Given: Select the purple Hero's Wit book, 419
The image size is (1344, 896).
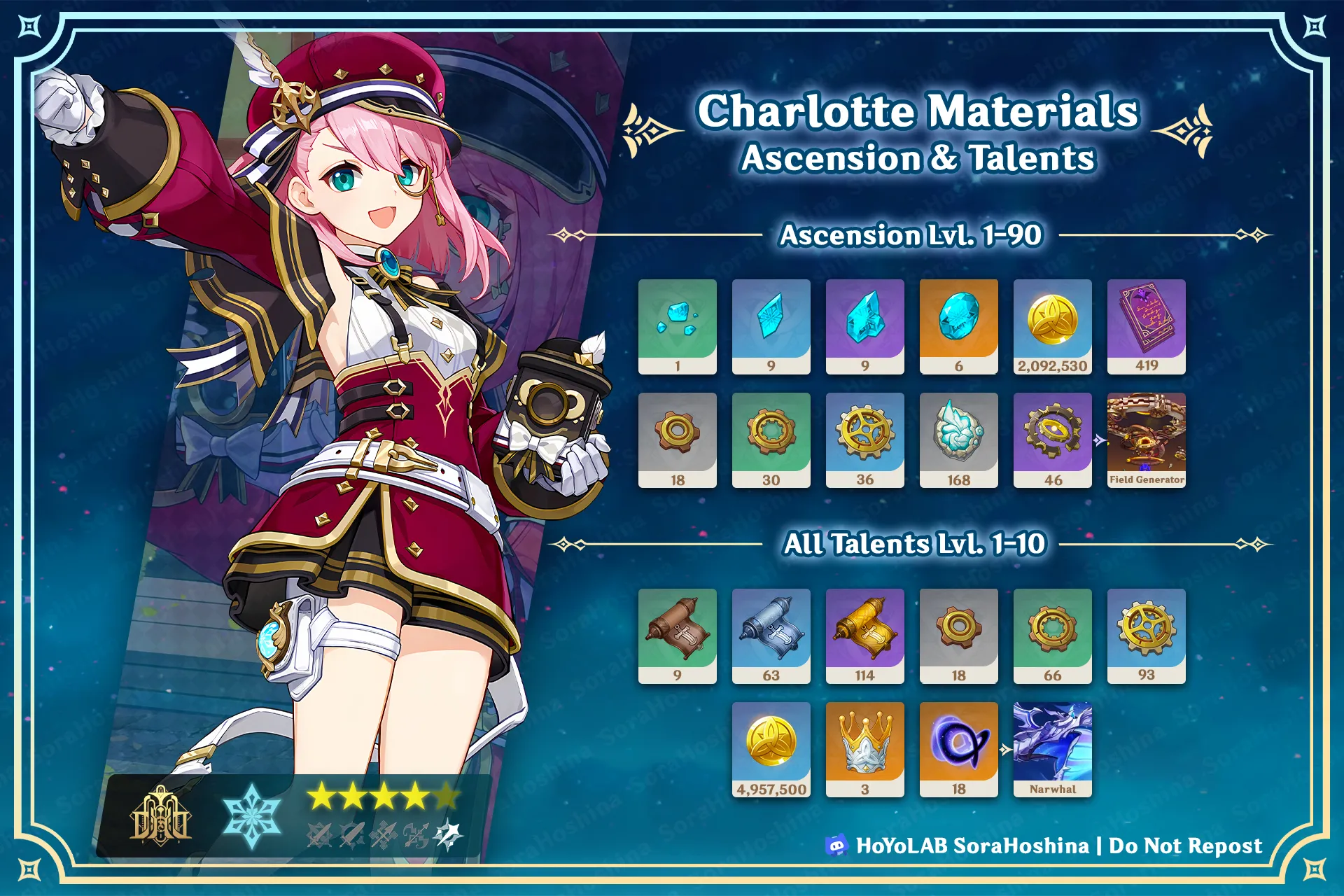Looking at the screenshot, I should tap(1146, 326).
